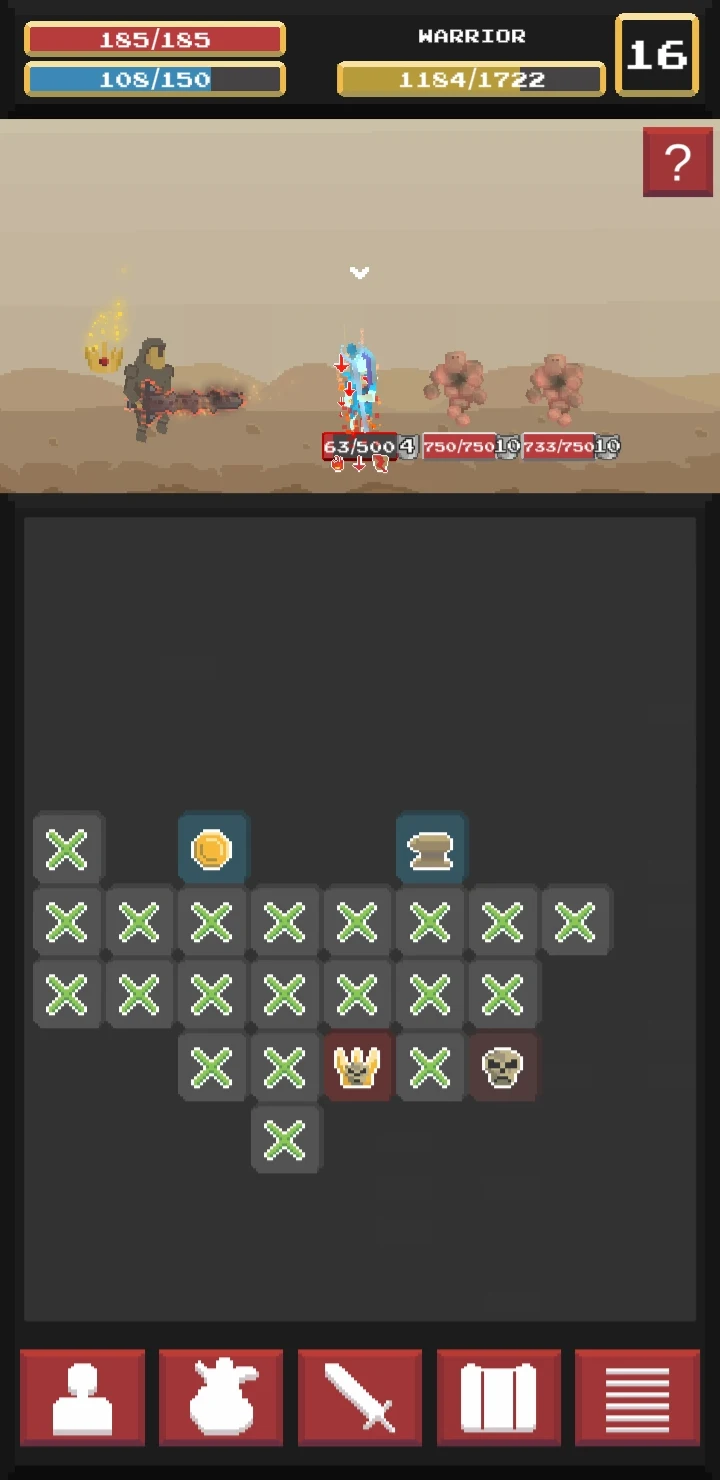Open the sword equipment button
Image resolution: width=720 pixels, height=1480 pixels.
(x=360, y=1397)
